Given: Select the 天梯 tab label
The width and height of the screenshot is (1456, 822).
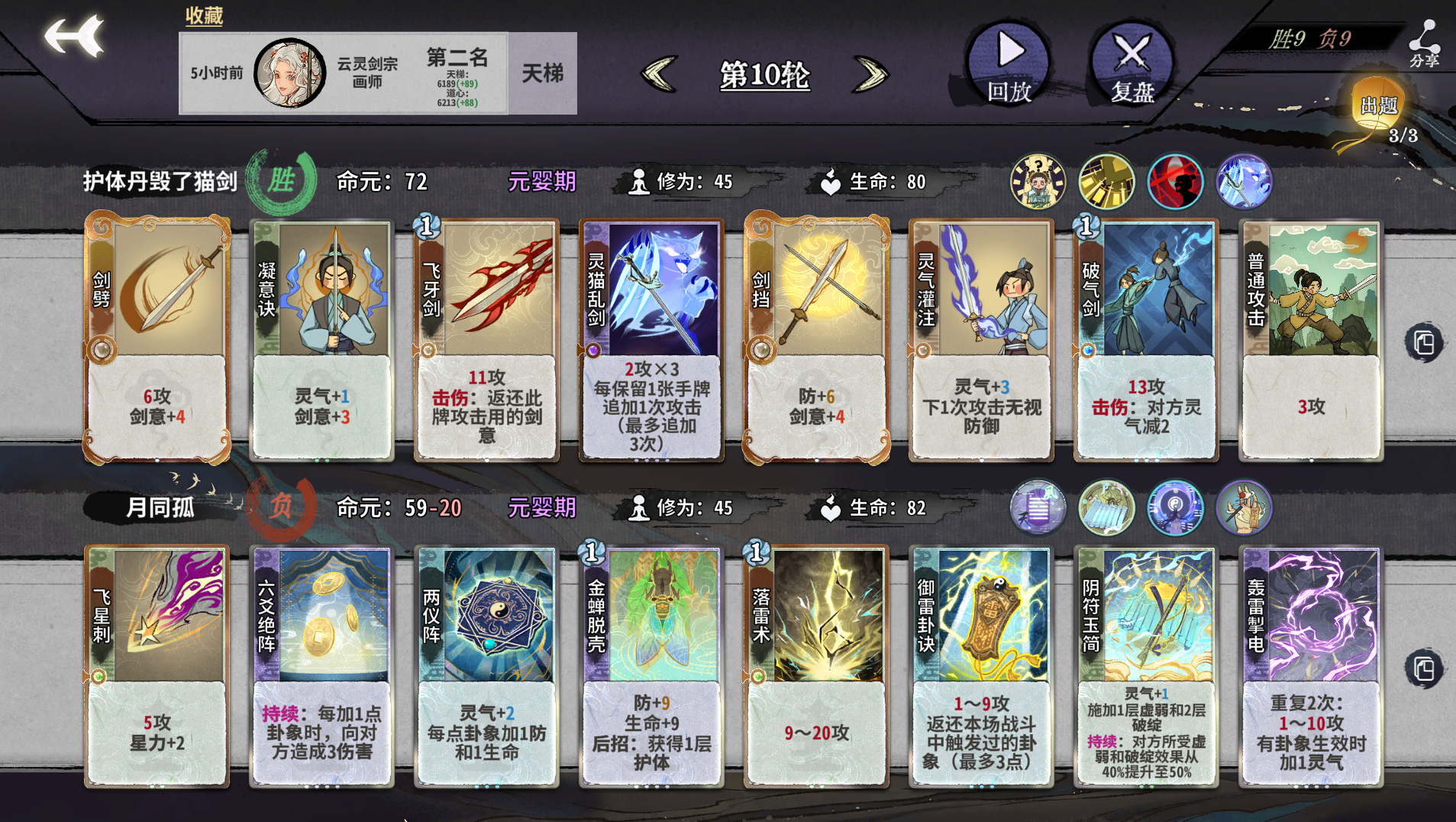Looking at the screenshot, I should click(x=544, y=74).
